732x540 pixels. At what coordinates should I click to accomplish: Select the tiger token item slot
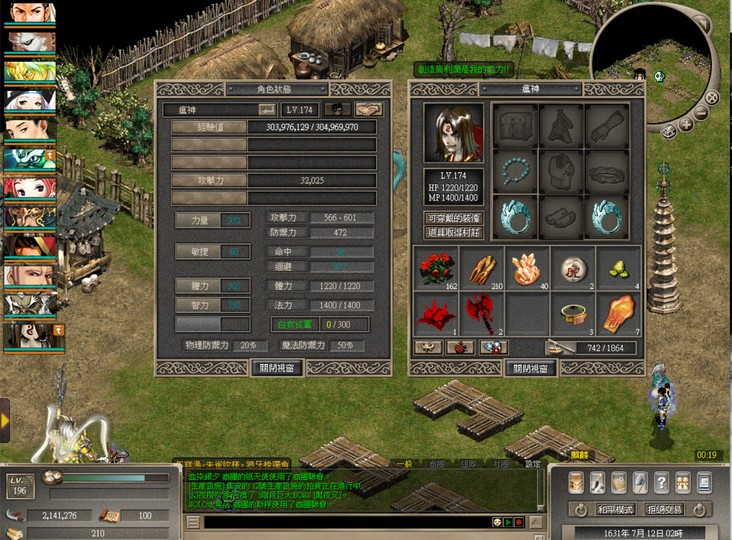point(574,269)
